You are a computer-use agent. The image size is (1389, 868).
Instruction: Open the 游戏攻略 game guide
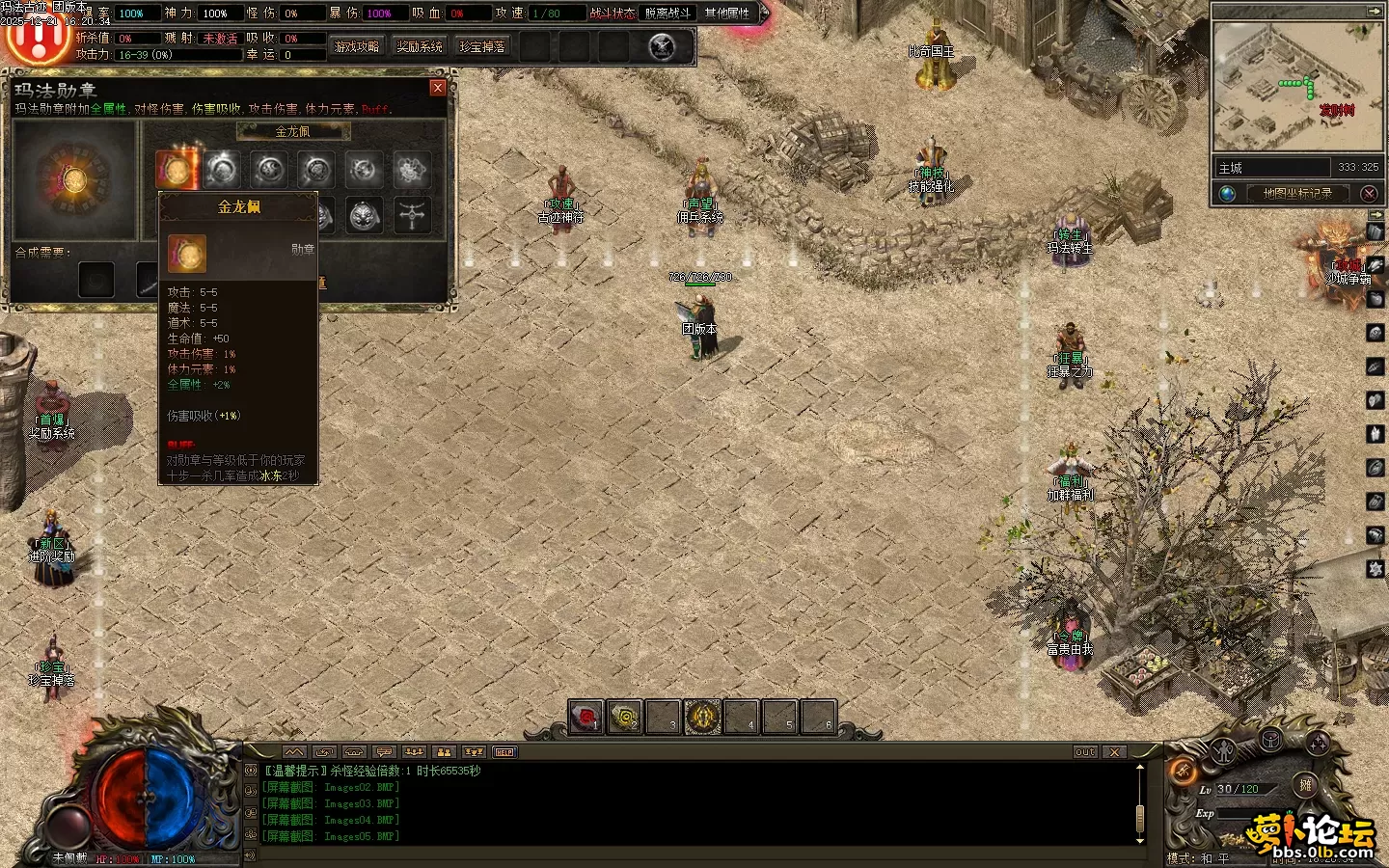[x=357, y=46]
